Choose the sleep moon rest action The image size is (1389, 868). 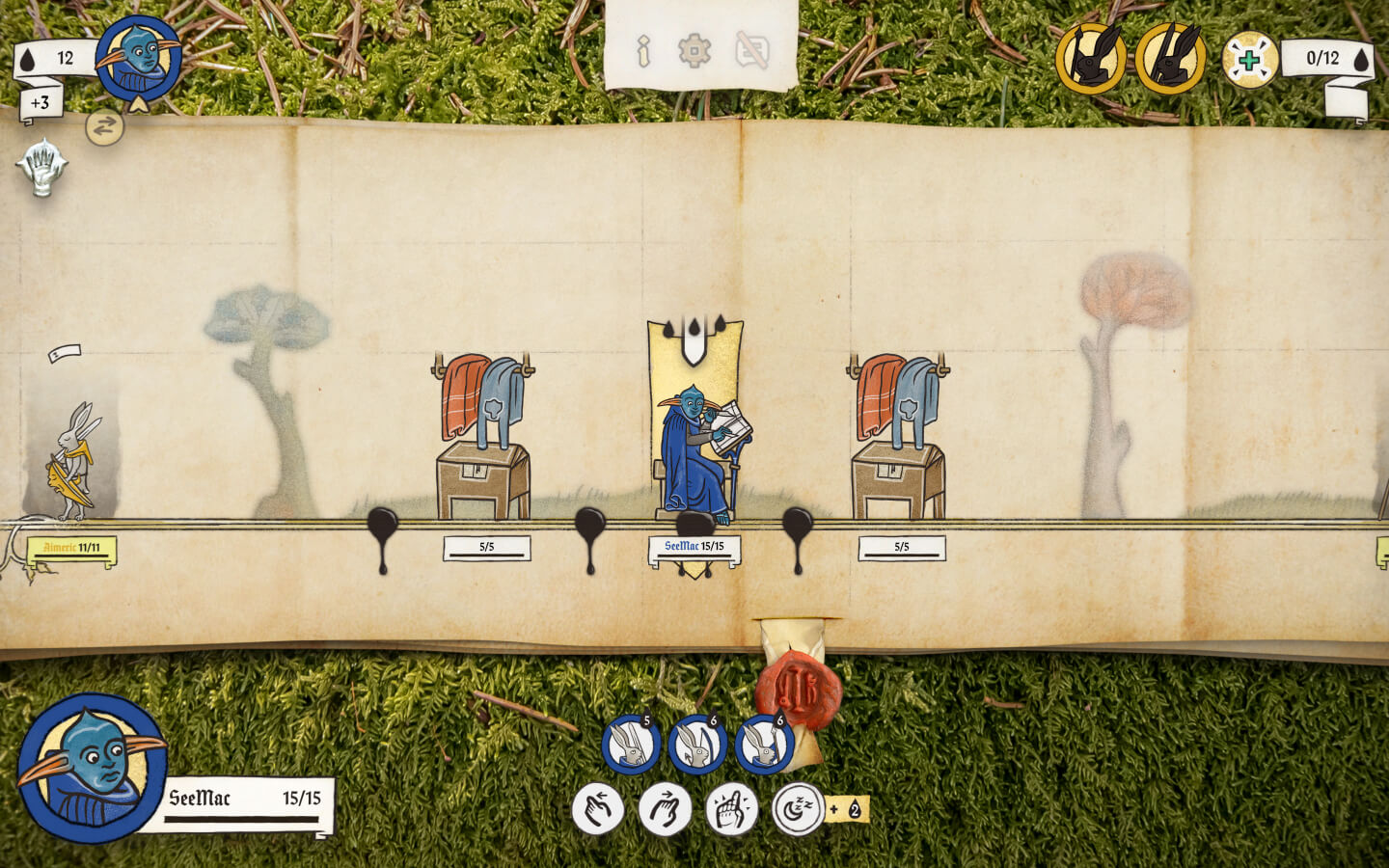(x=798, y=809)
